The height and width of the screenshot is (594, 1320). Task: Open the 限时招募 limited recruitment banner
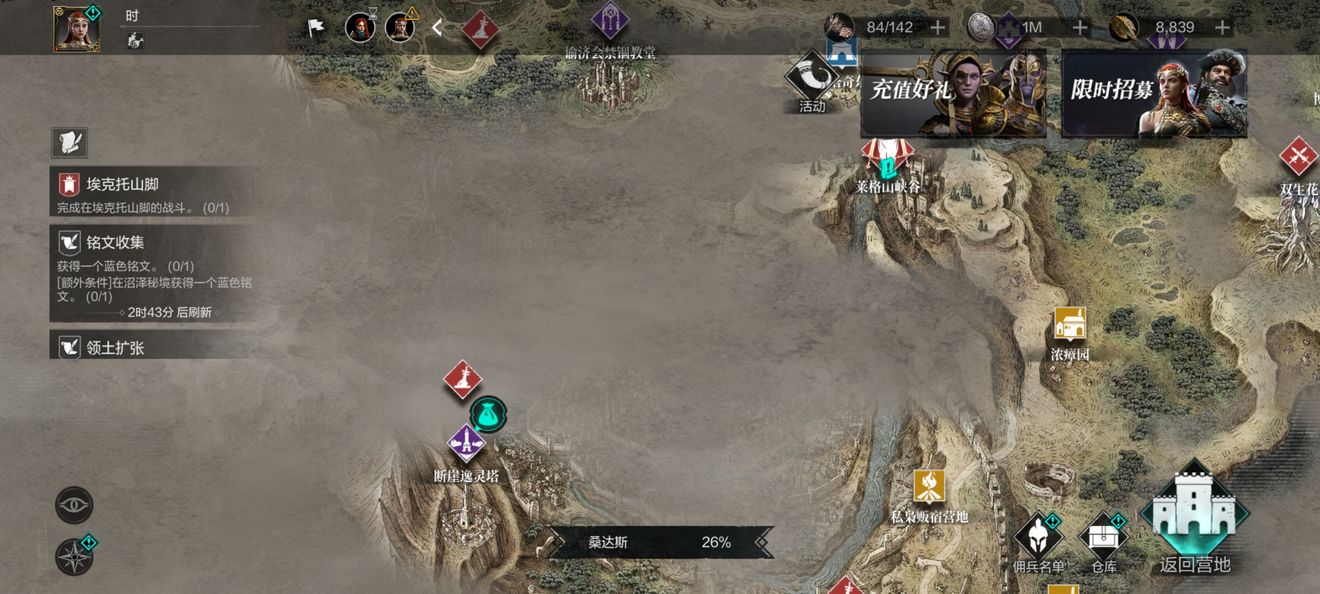pyautogui.click(x=1153, y=93)
